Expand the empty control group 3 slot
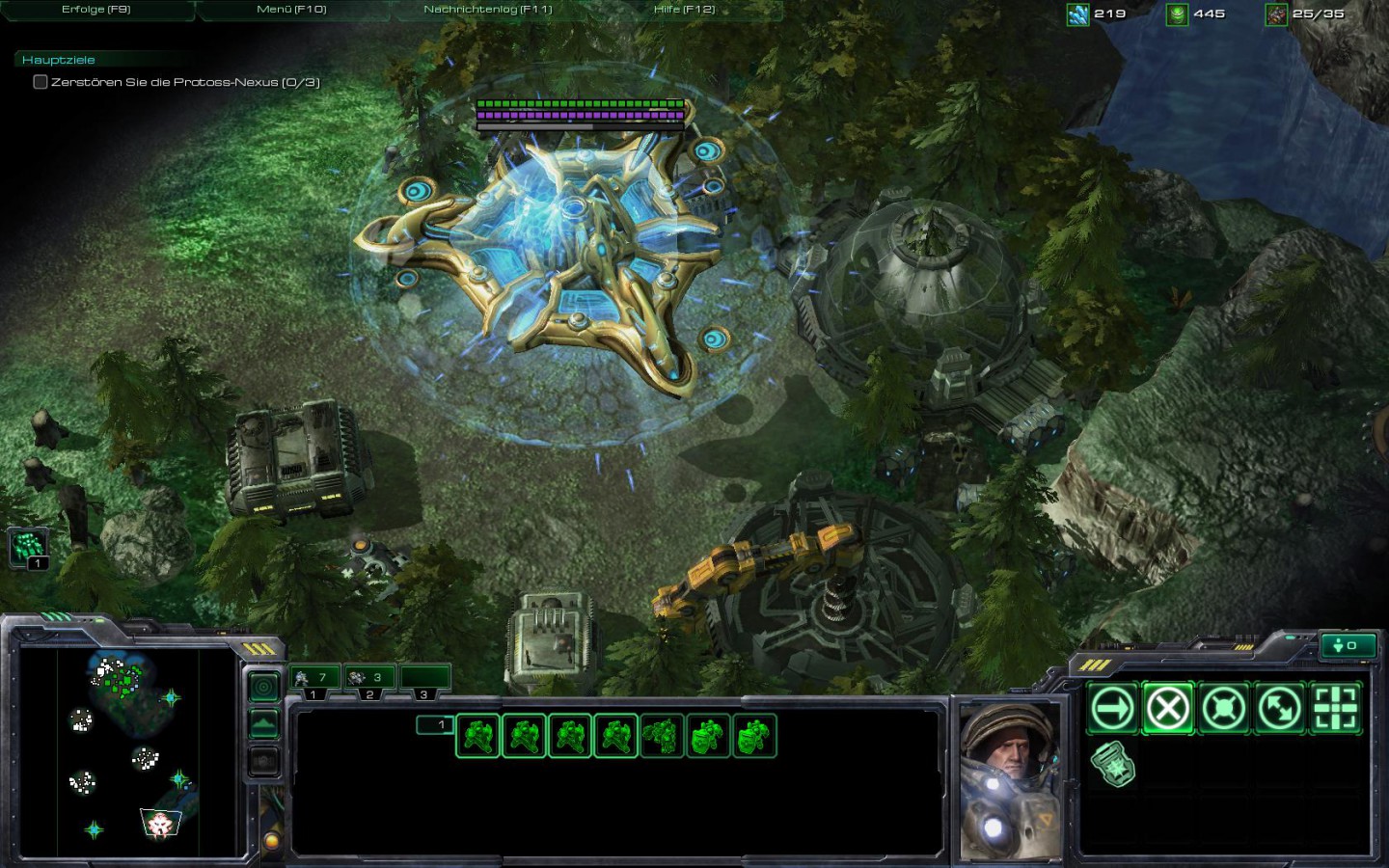The width and height of the screenshot is (1389, 868). pos(424,677)
